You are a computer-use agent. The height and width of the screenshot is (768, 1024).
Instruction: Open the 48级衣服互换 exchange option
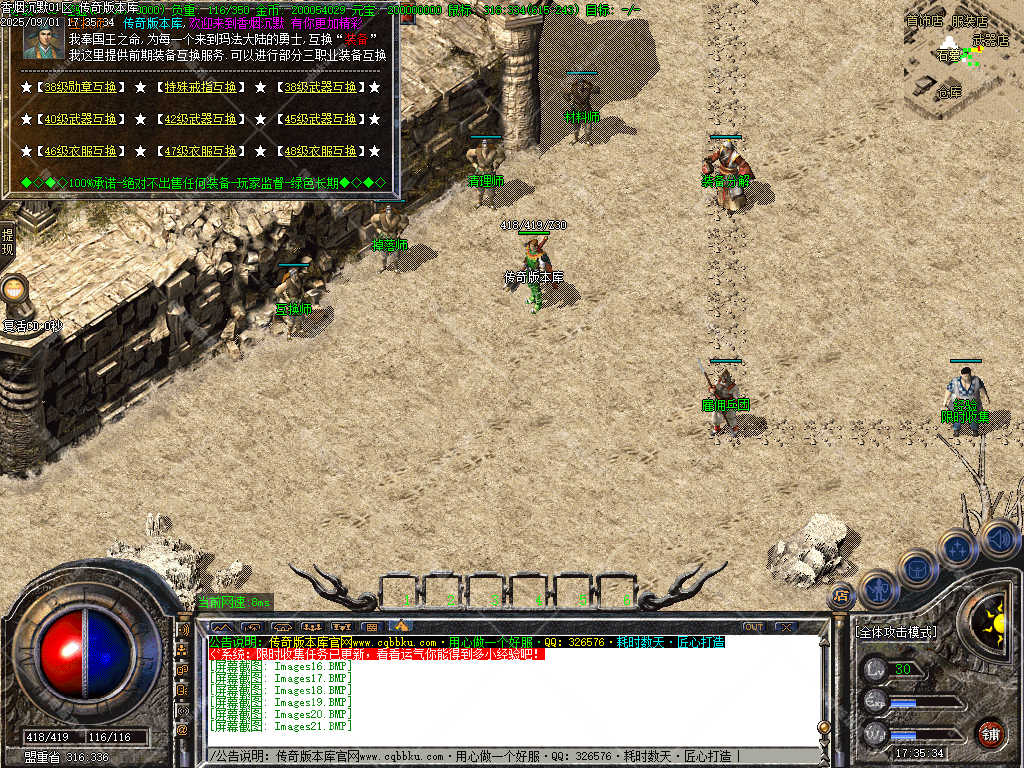[x=319, y=152]
